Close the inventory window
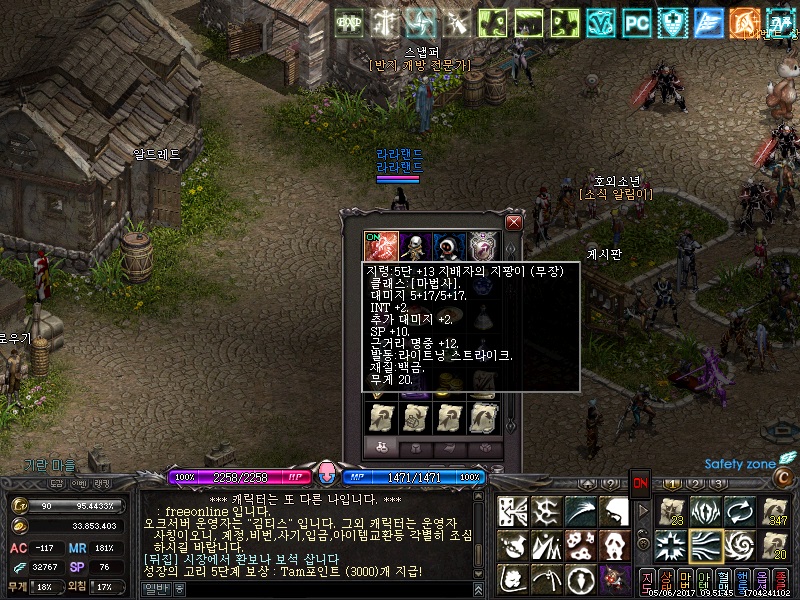The height and width of the screenshot is (600, 800). pyautogui.click(x=514, y=222)
